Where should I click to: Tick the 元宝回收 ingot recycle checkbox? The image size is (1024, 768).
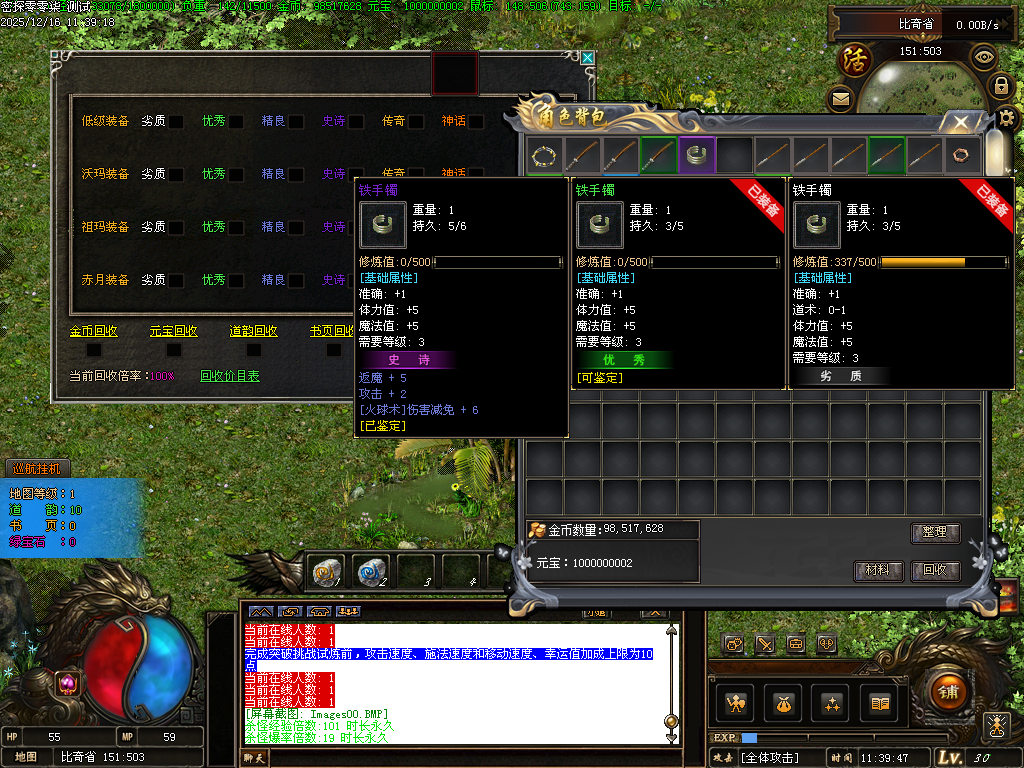(174, 350)
